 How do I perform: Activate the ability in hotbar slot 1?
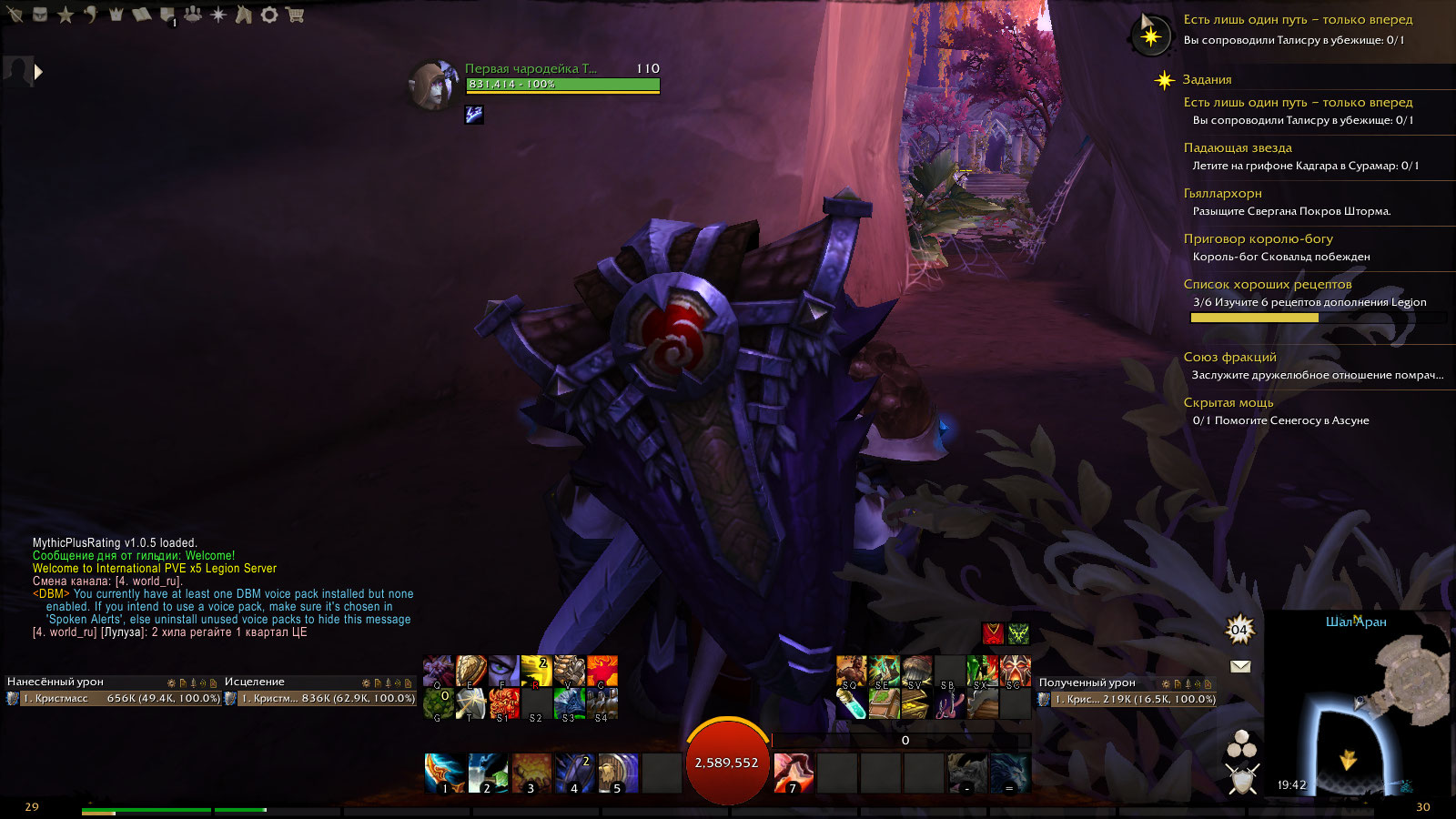pos(444,773)
